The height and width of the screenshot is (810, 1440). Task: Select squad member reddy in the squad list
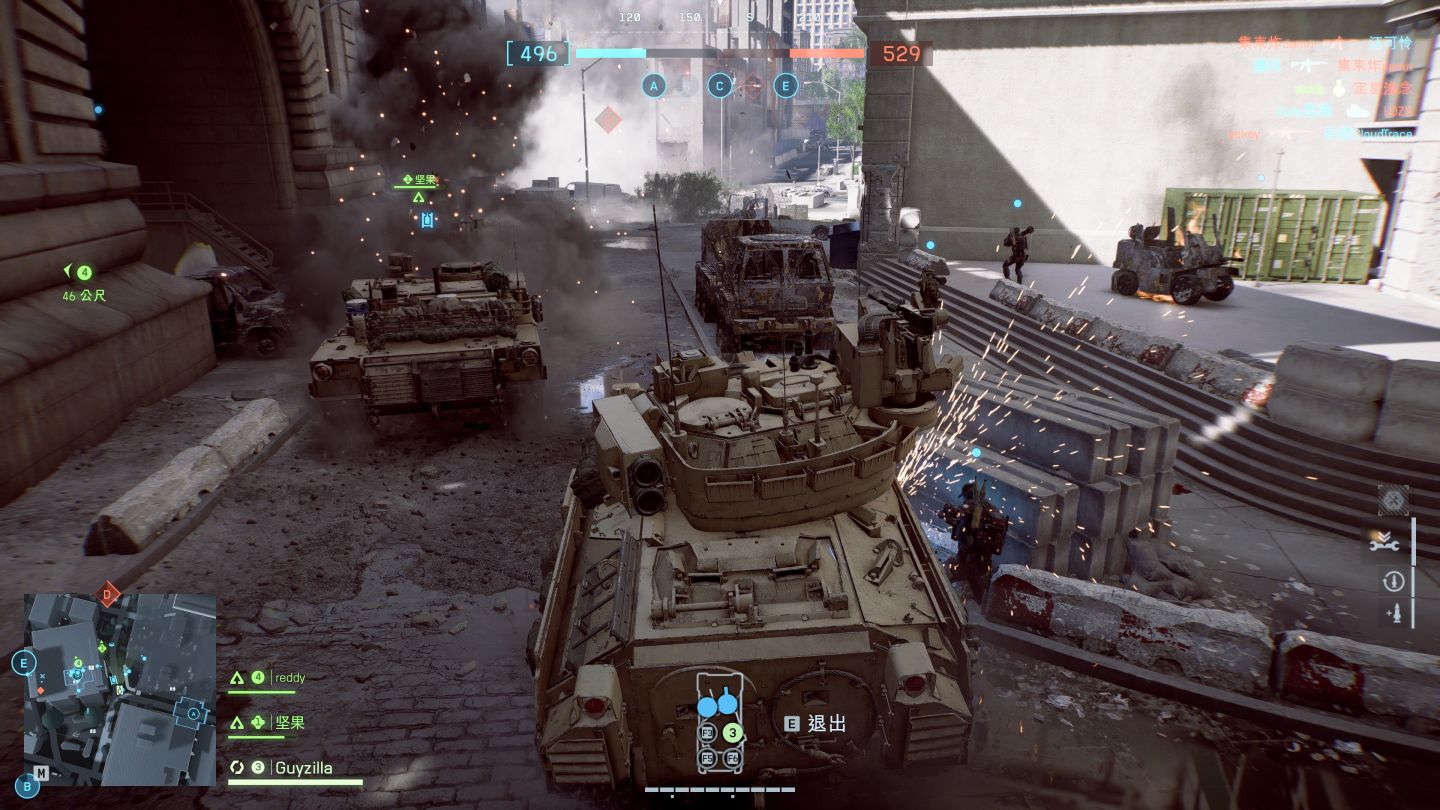[290, 678]
